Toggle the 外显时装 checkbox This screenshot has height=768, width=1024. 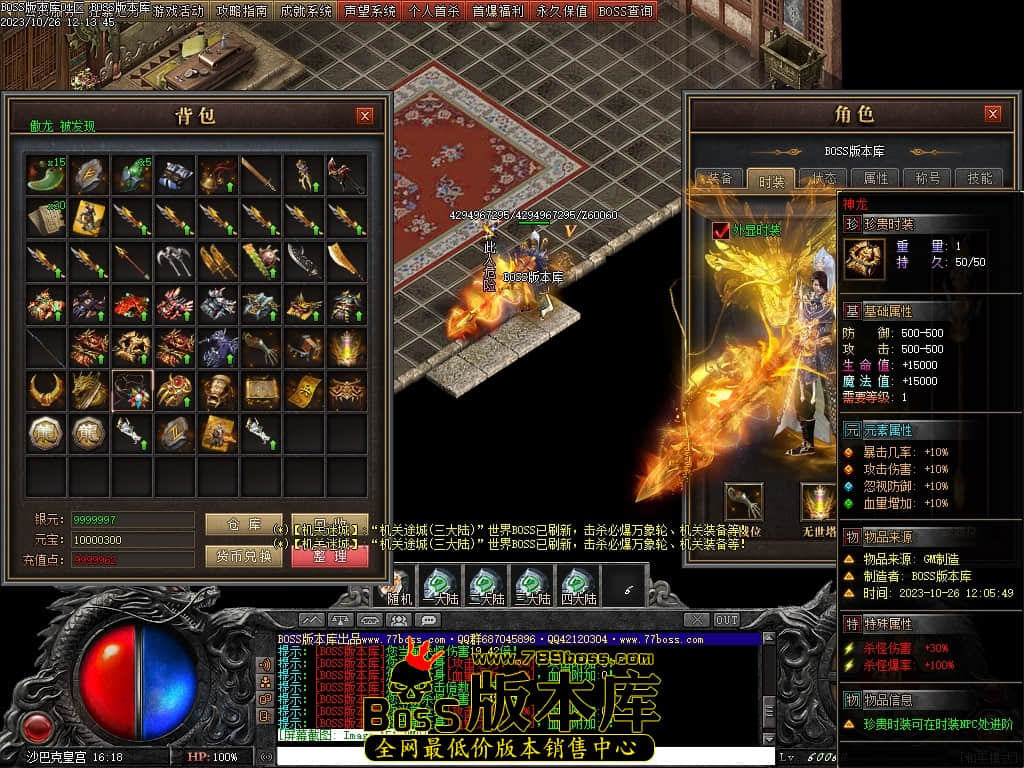(721, 231)
